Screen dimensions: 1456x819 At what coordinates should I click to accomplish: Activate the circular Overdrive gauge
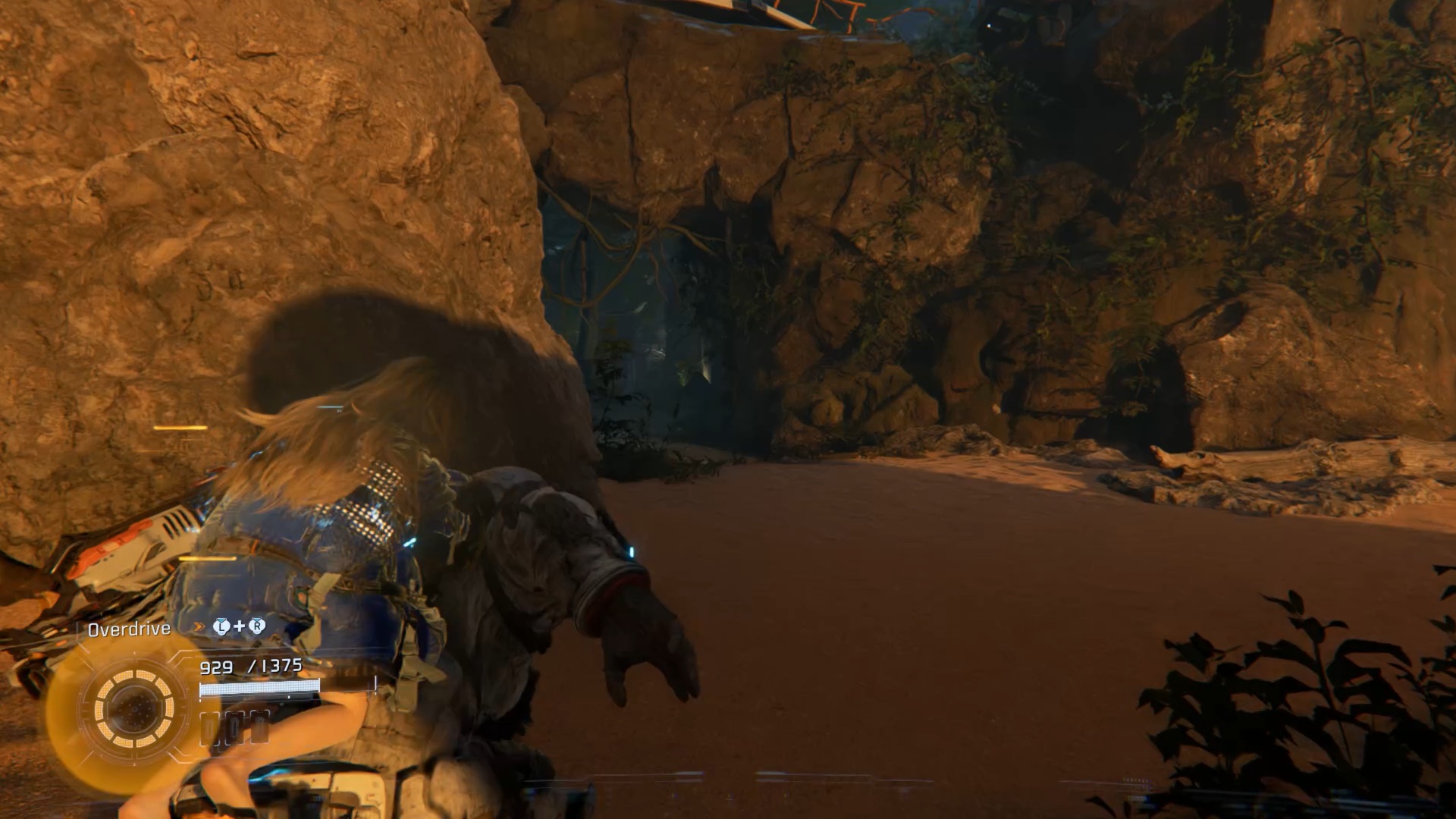(134, 709)
